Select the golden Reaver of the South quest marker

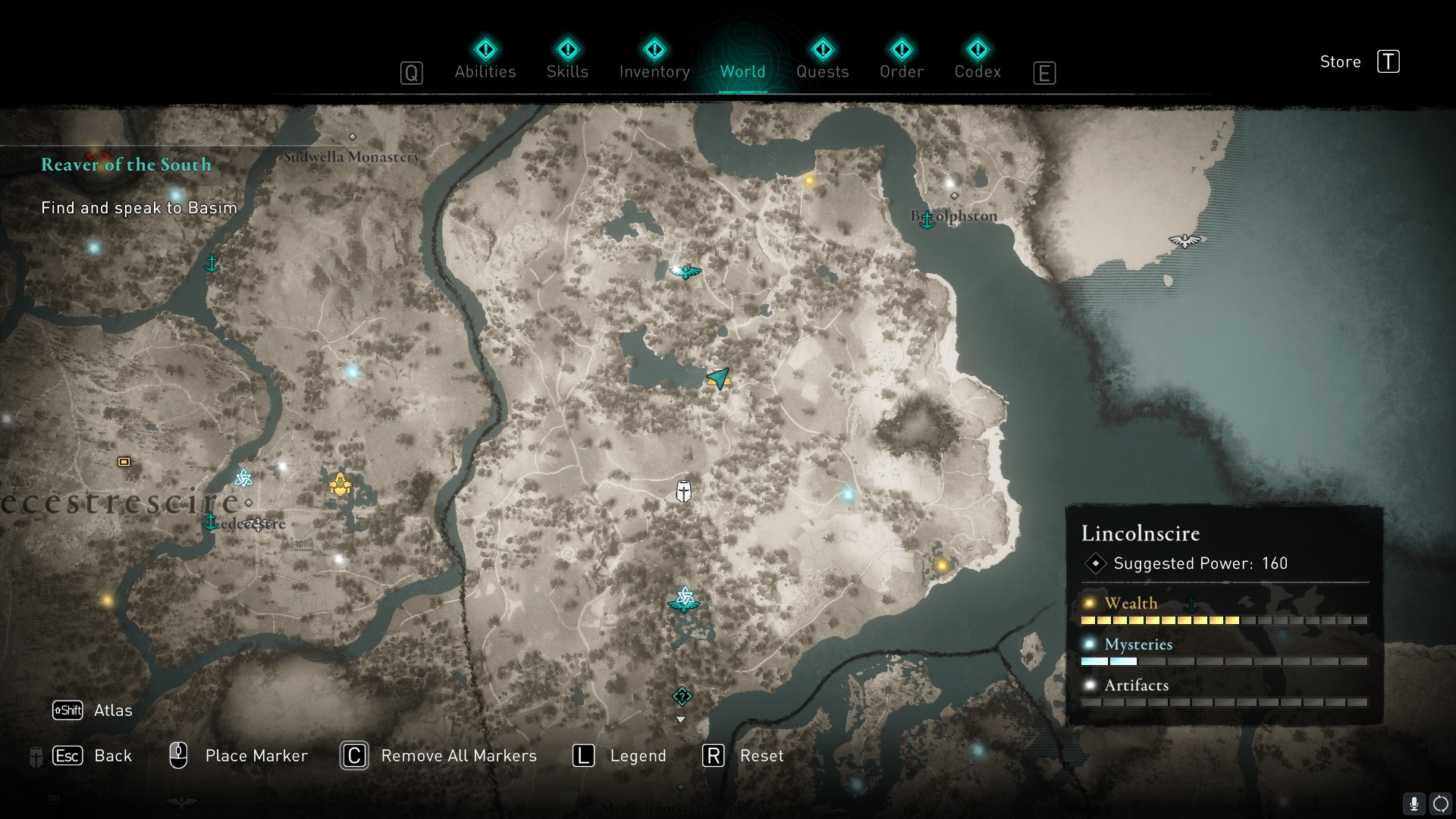pos(340,484)
